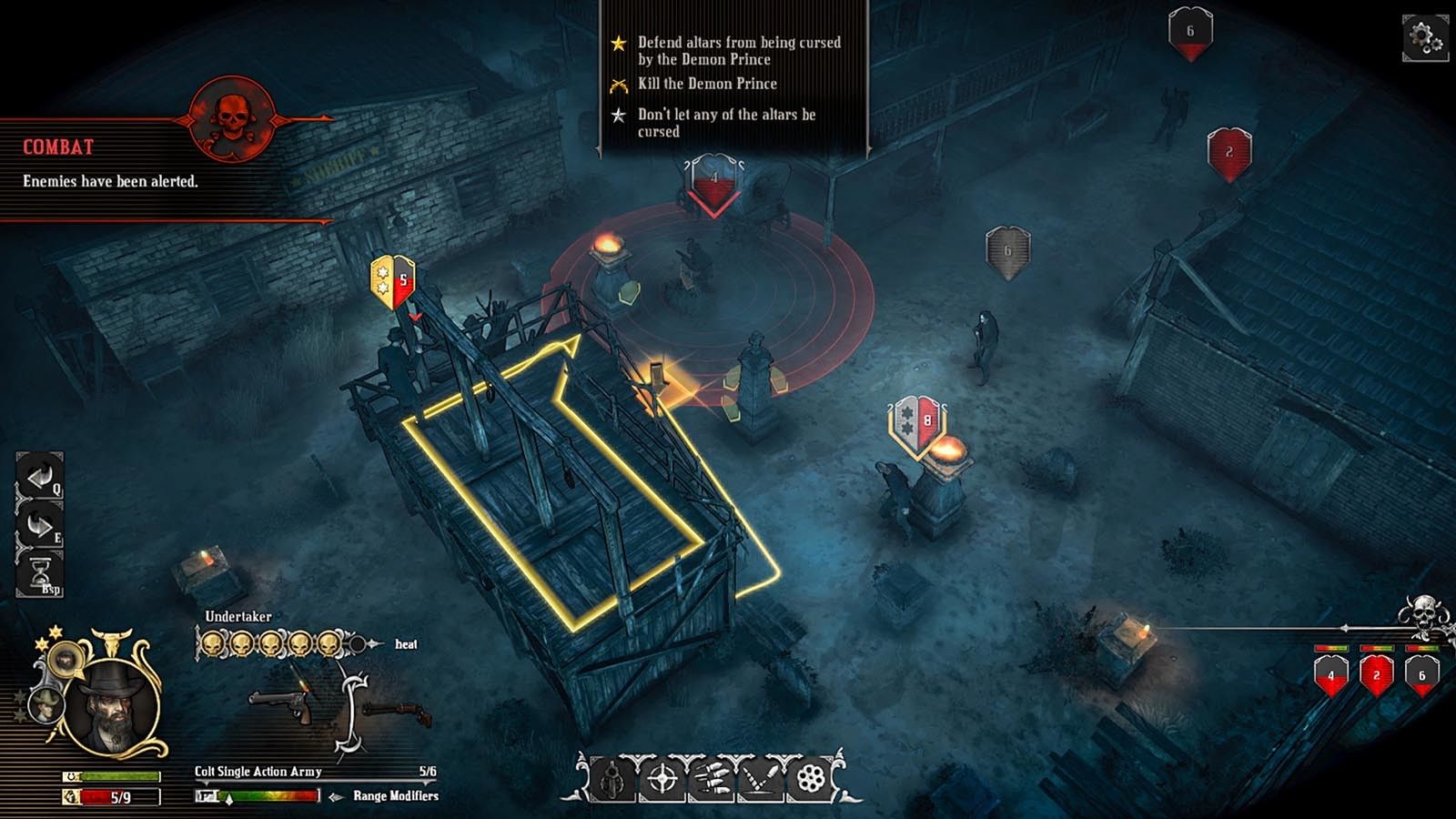Switch to the secondary brown-grip gun
The image size is (1456, 819).
pos(397,713)
